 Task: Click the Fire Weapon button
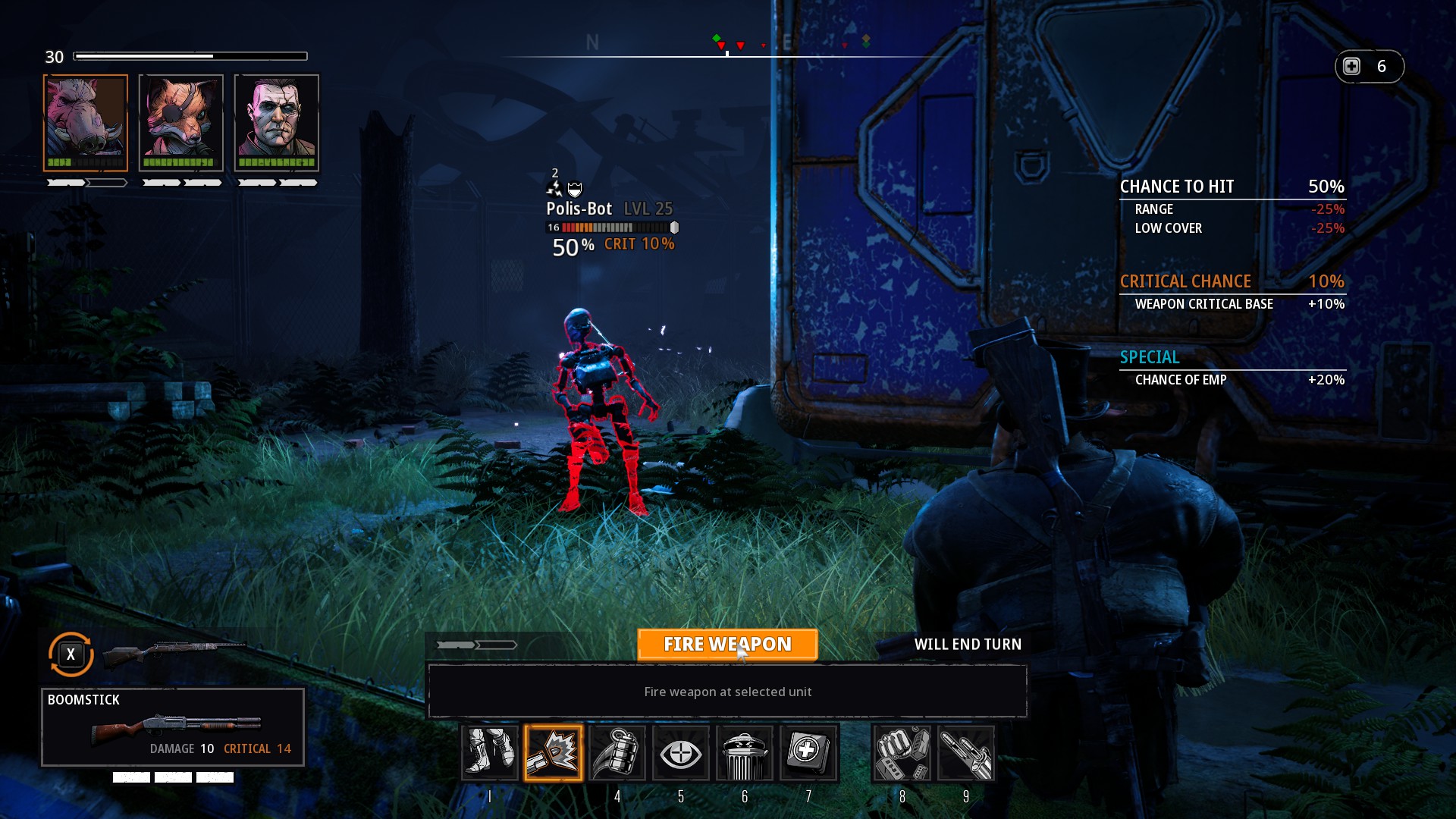tap(726, 645)
